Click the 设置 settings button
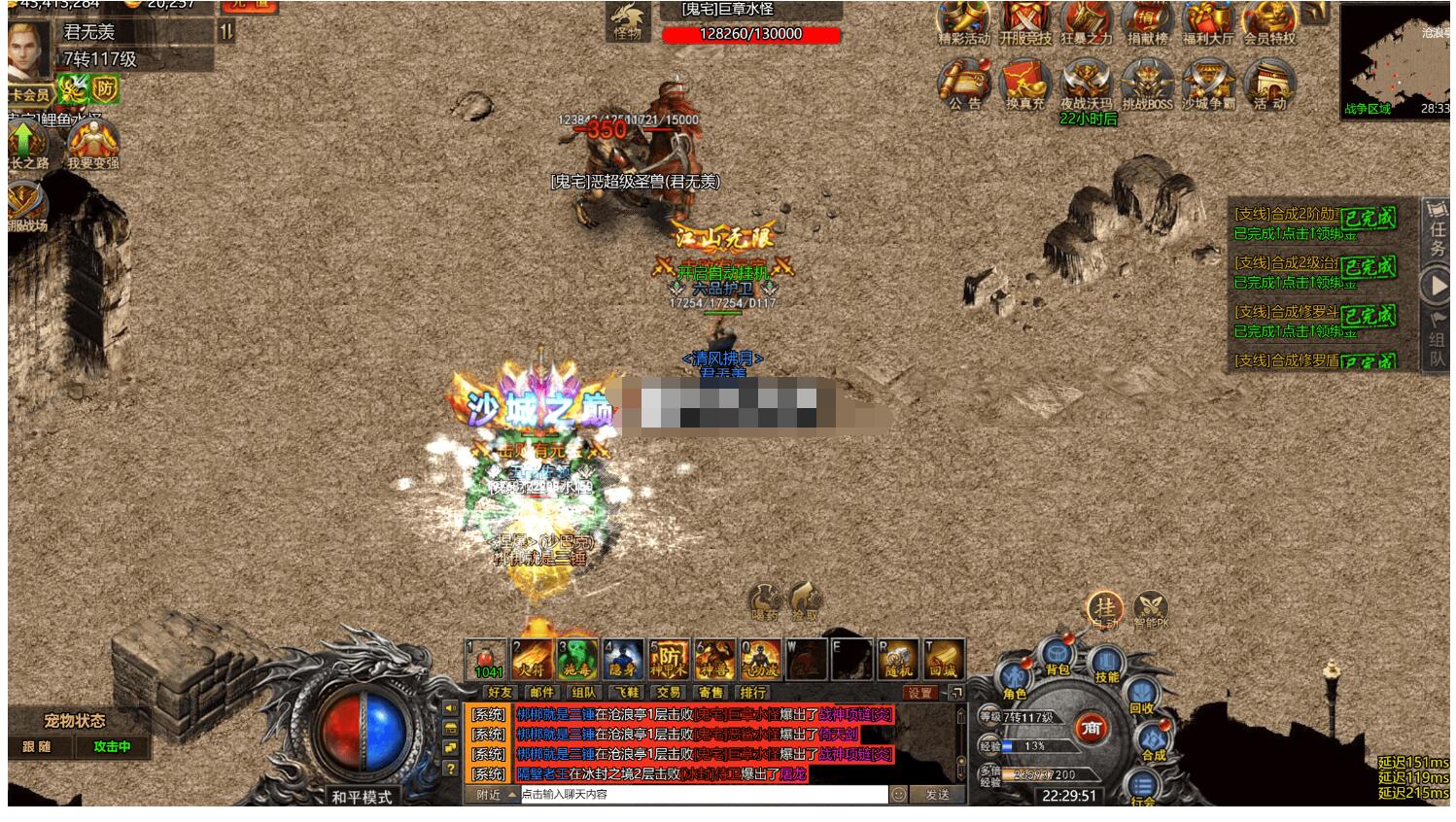This screenshot has width=1456, height=822. click(919, 693)
